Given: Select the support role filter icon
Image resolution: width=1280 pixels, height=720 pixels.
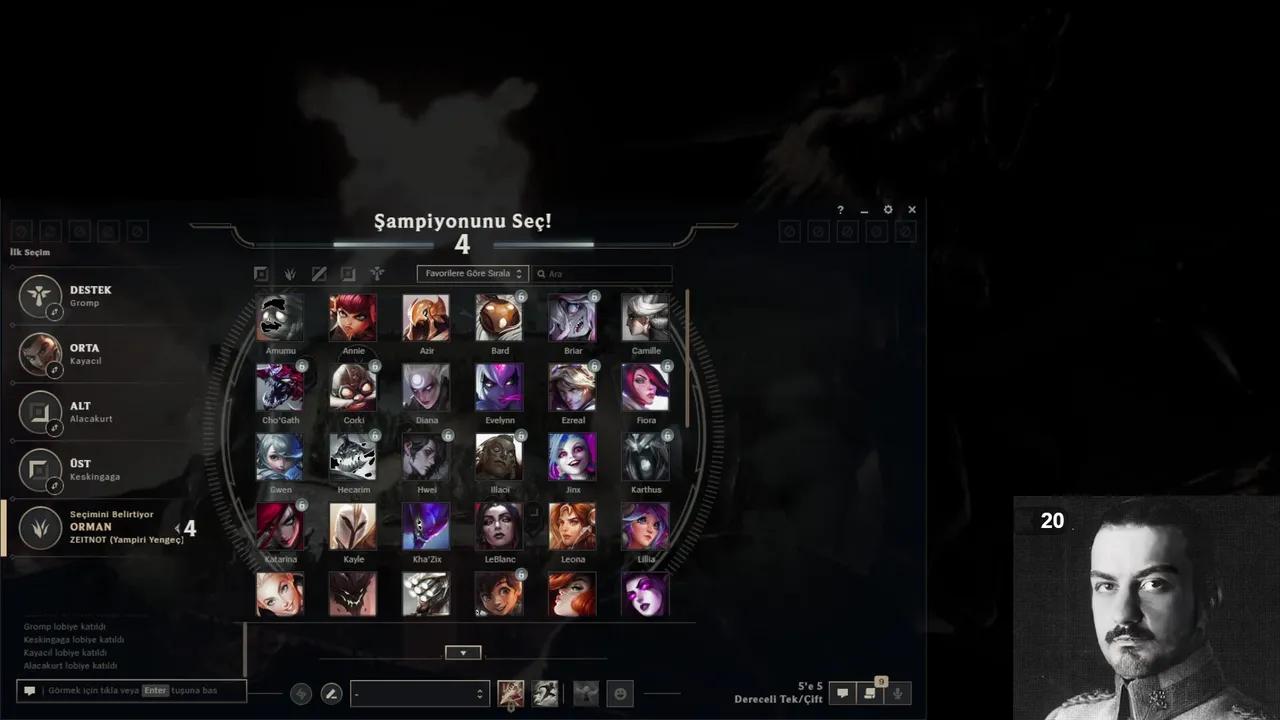Looking at the screenshot, I should [377, 273].
